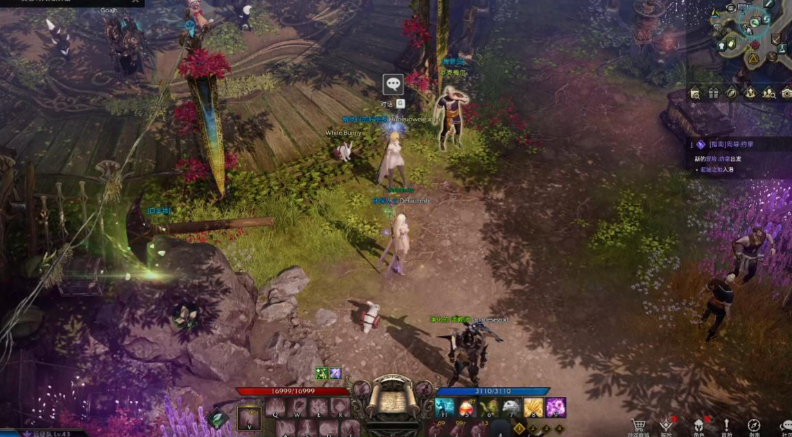Screen dimensions: 792x437
Task: Activate the purple swirl hotbar icon
Action: tap(556, 407)
